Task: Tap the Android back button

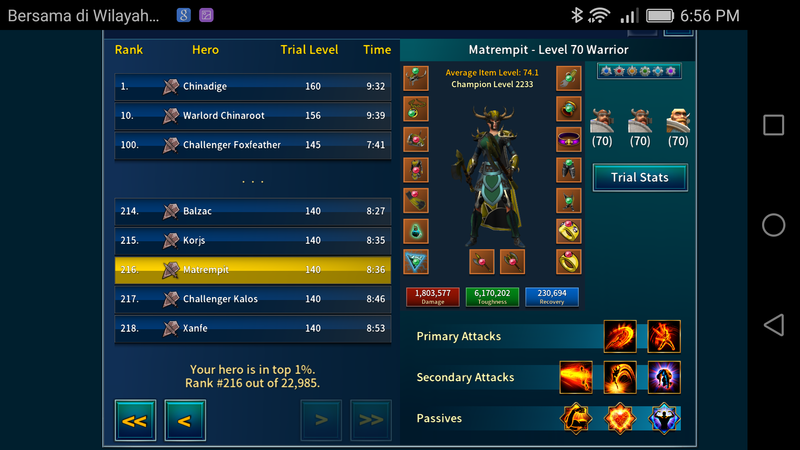Action: pyautogui.click(x=773, y=325)
